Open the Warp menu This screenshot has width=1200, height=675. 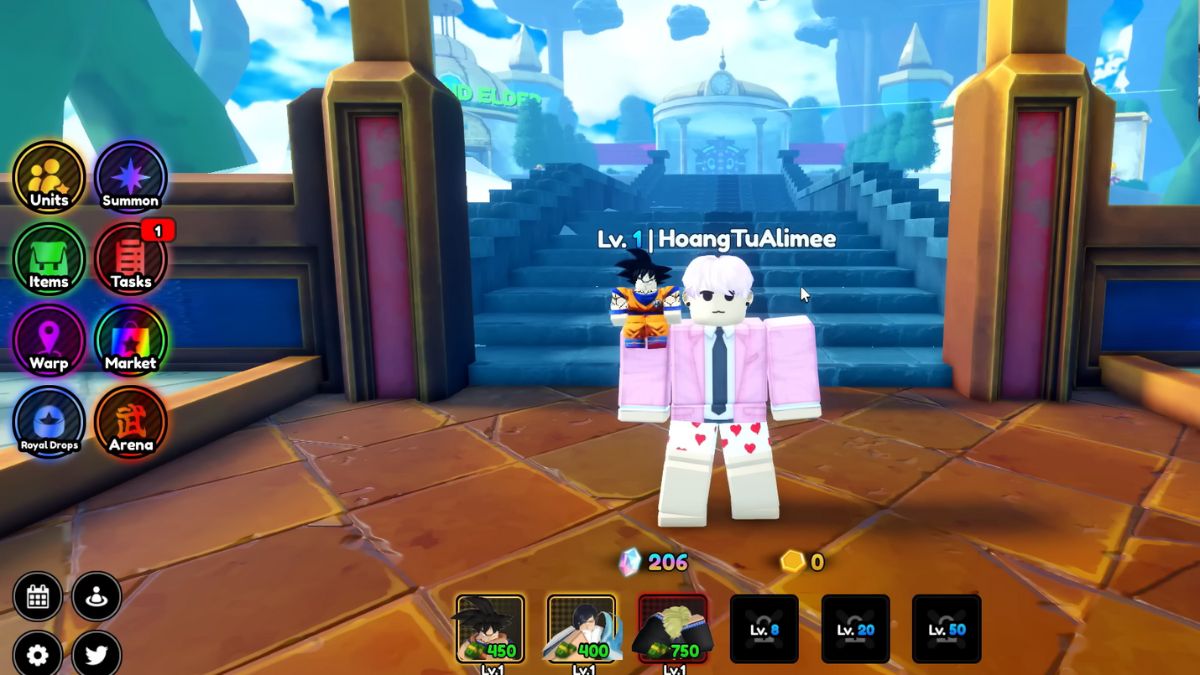click(48, 341)
